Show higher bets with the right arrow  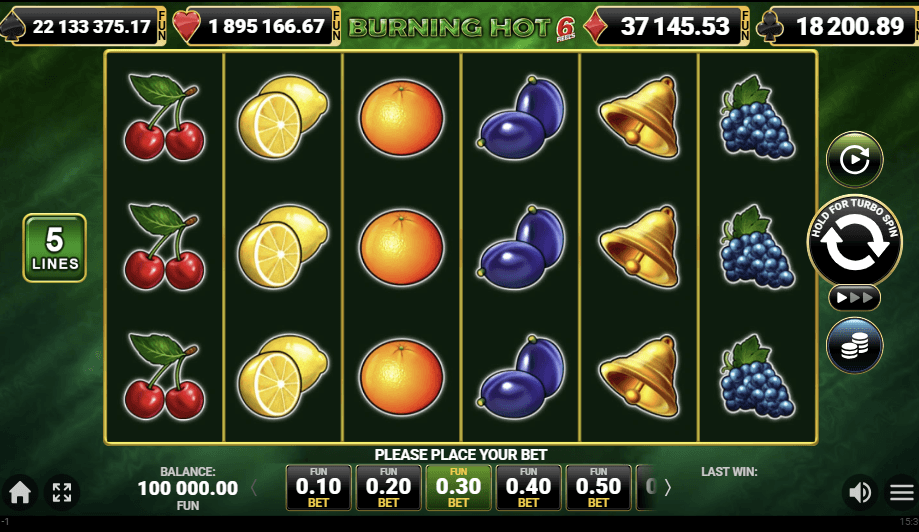point(668,488)
